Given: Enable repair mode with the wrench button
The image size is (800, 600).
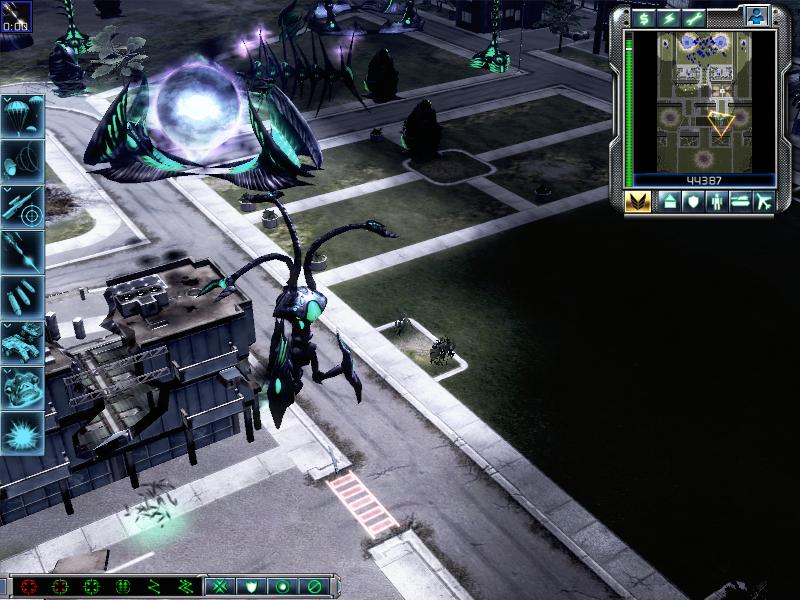Looking at the screenshot, I should point(692,18).
